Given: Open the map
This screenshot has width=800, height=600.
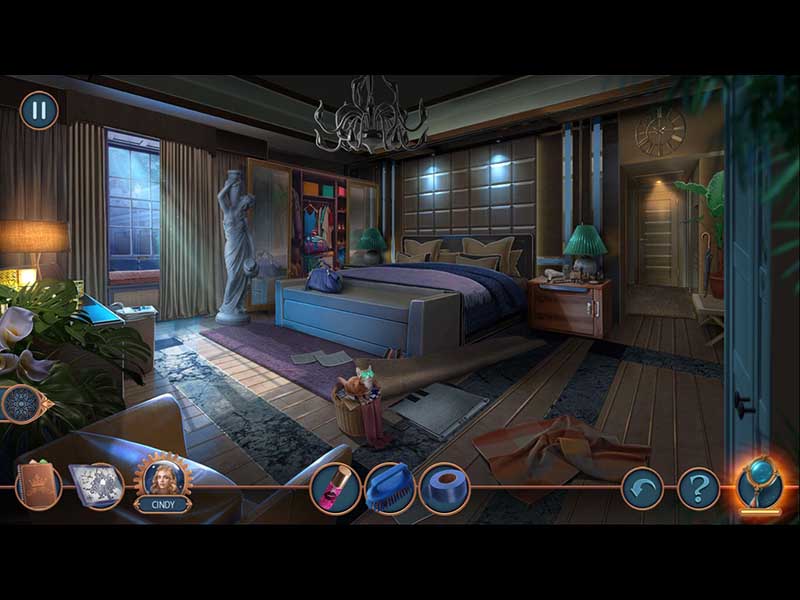Looking at the screenshot, I should tap(96, 486).
